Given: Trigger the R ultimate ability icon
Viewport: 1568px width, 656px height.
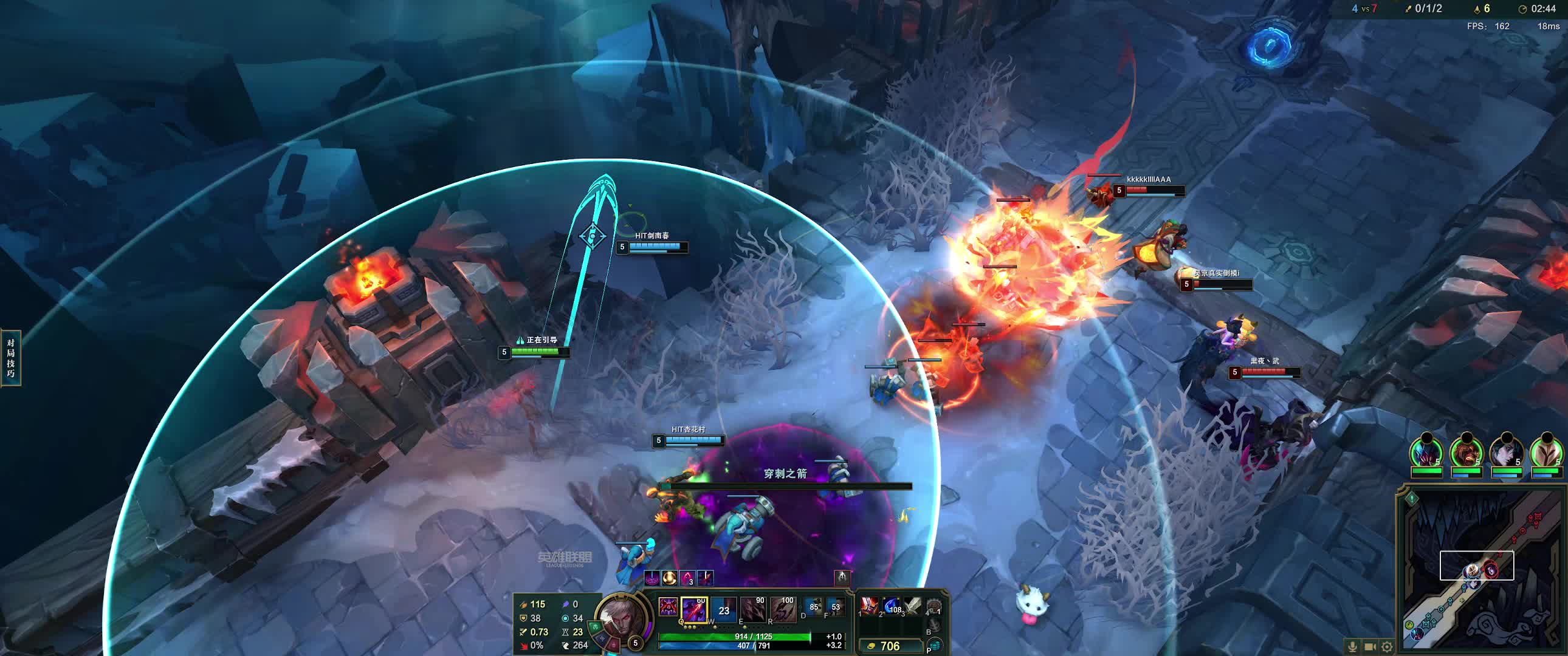Looking at the screenshot, I should [783, 609].
